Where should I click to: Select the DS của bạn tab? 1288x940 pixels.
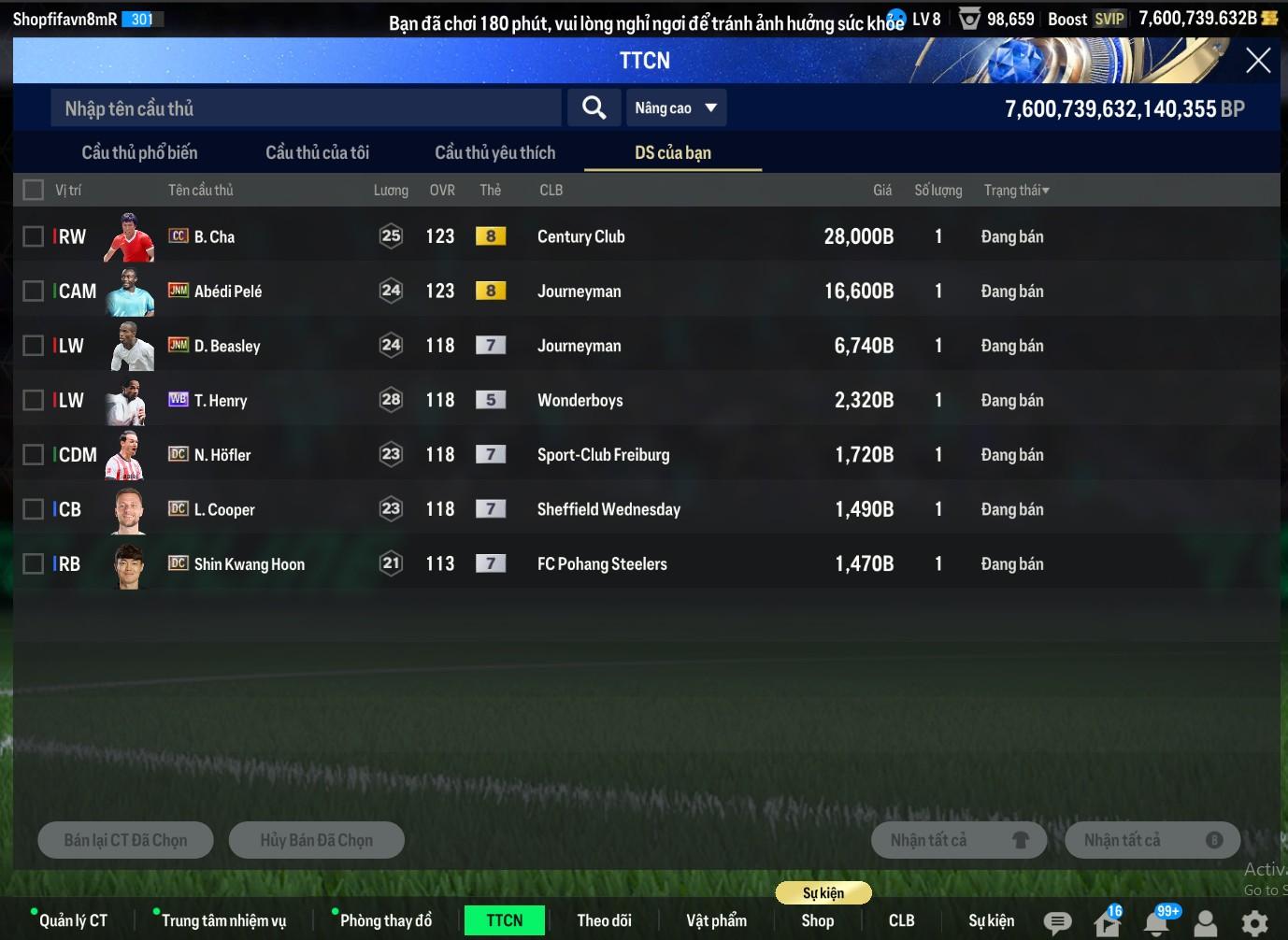pos(672,152)
